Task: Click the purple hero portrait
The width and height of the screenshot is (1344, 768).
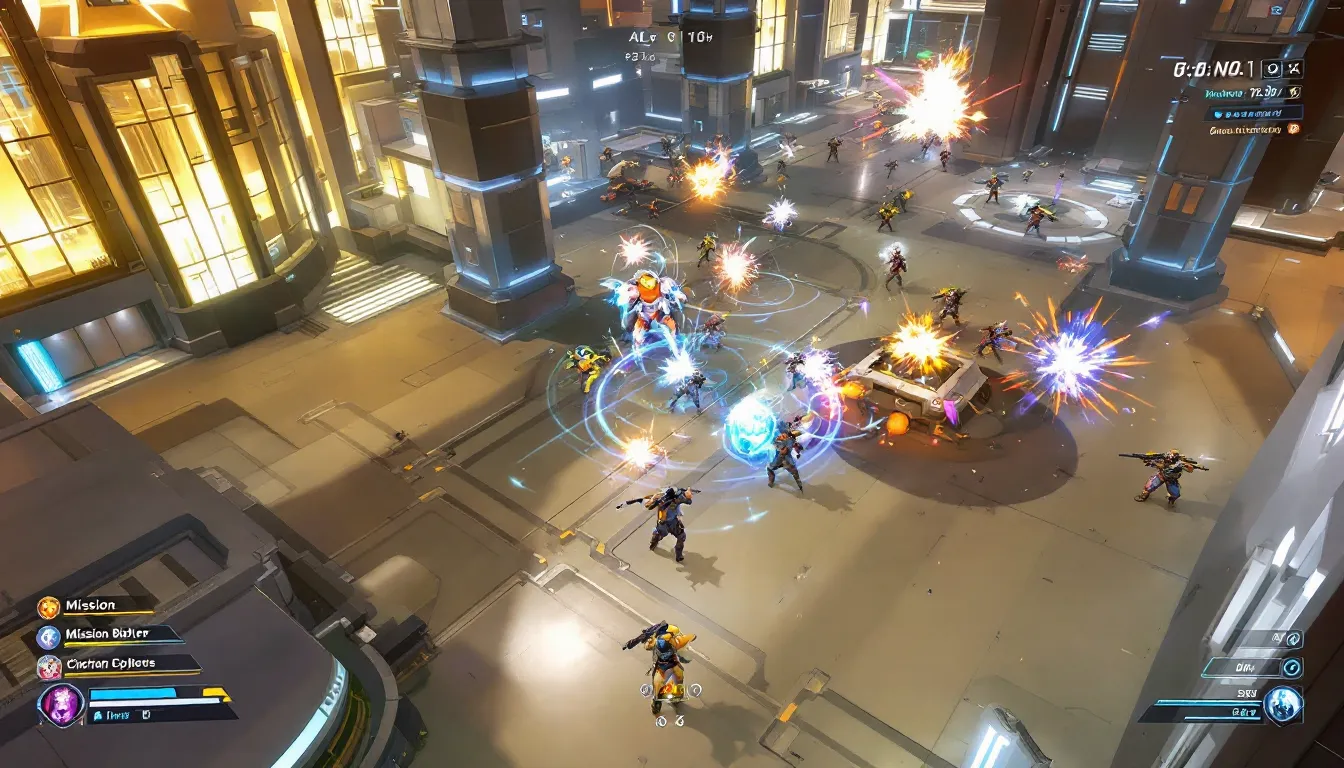Action: (60, 704)
